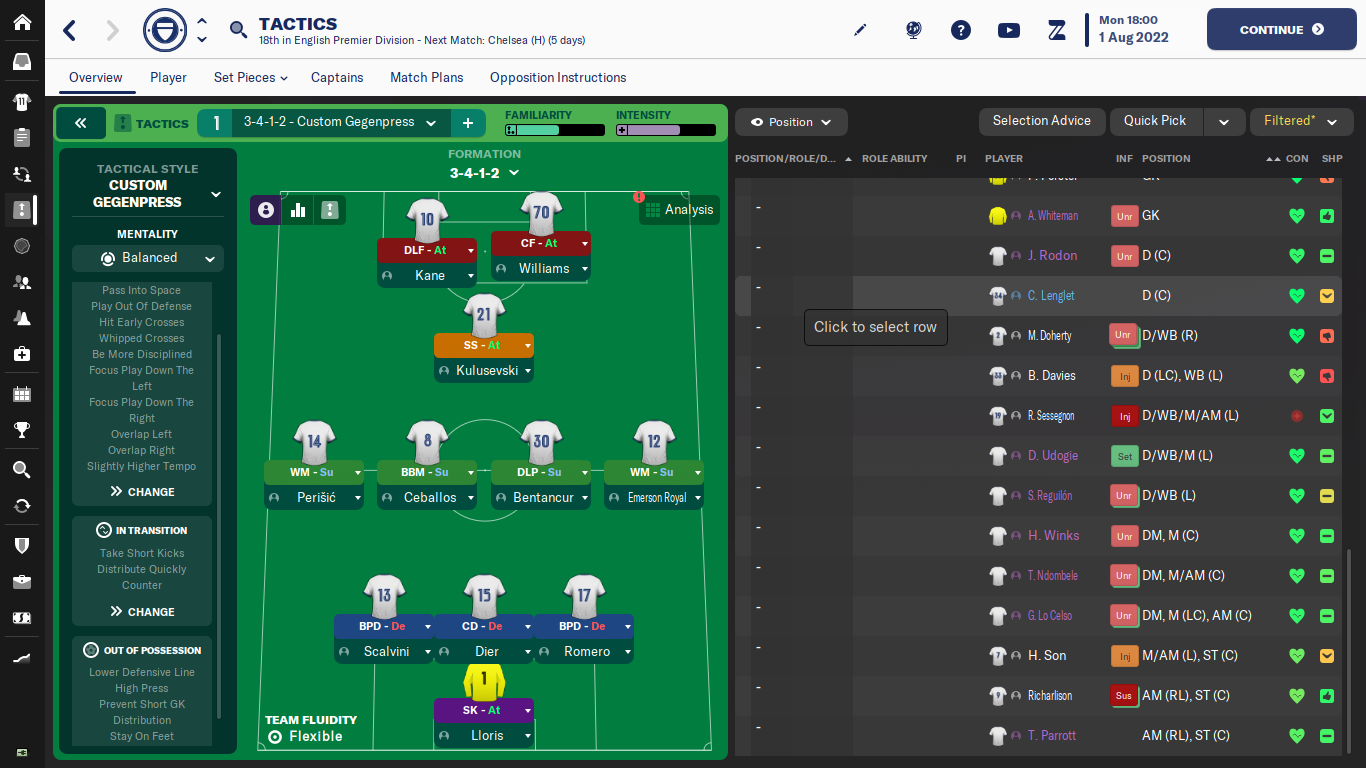Click the medical first-aid icon in the sidebar
Viewport: 1366px width, 768px height.
click(x=21, y=356)
